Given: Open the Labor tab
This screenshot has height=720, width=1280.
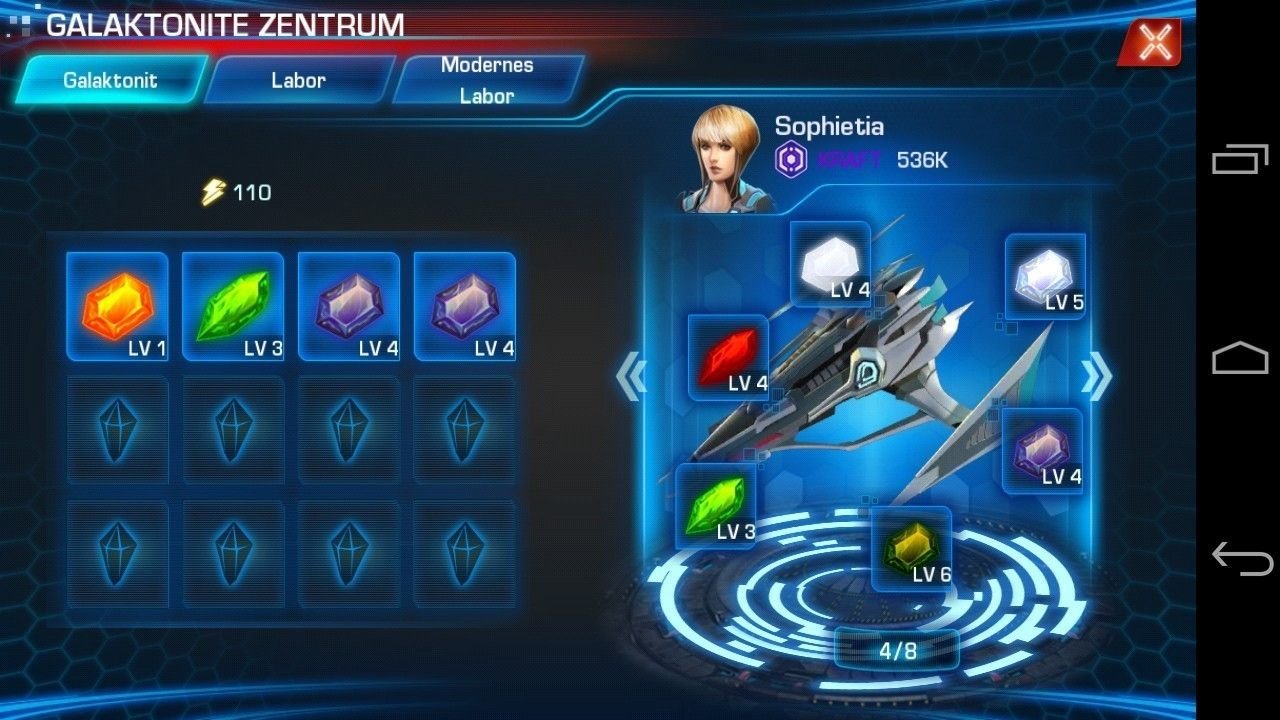Looking at the screenshot, I should pos(299,80).
